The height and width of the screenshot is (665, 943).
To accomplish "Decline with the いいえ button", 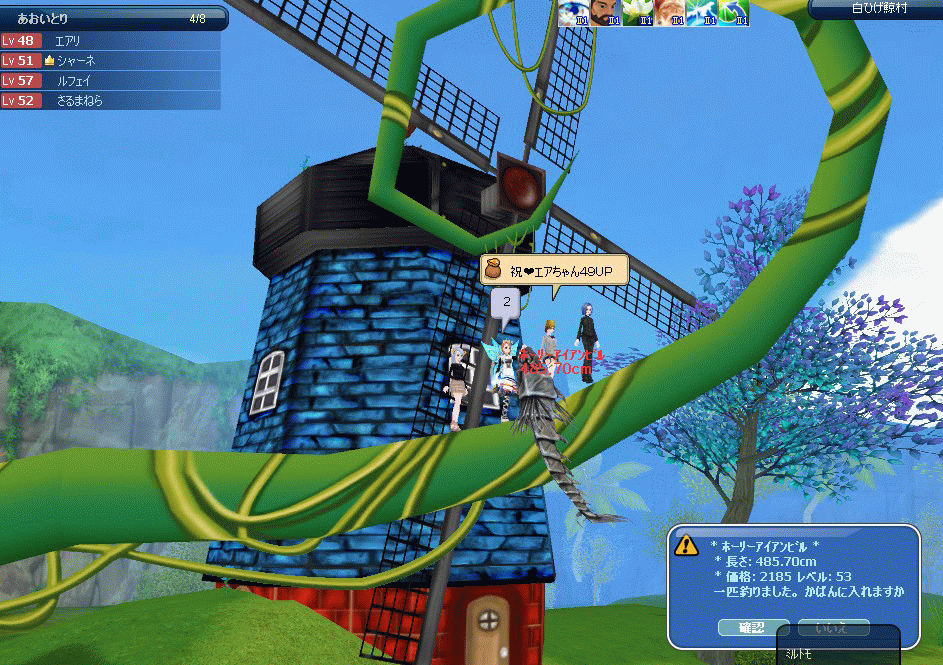I will tap(833, 628).
